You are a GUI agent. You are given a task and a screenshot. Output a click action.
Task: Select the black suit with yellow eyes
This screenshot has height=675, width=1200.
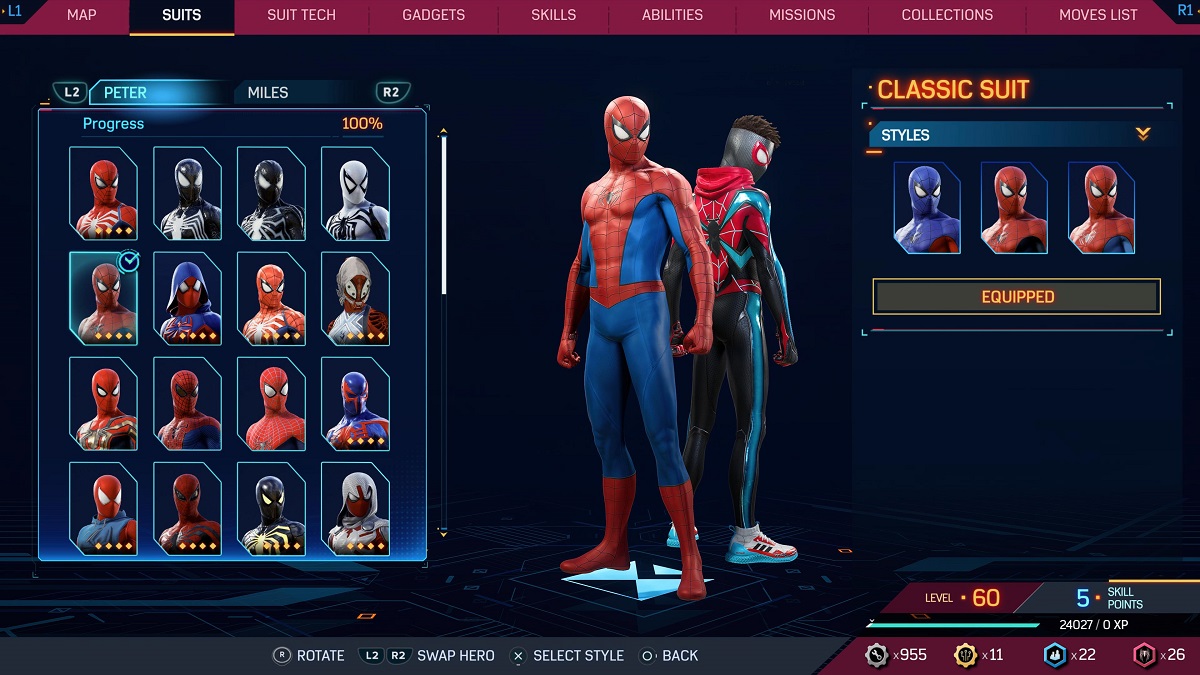271,508
